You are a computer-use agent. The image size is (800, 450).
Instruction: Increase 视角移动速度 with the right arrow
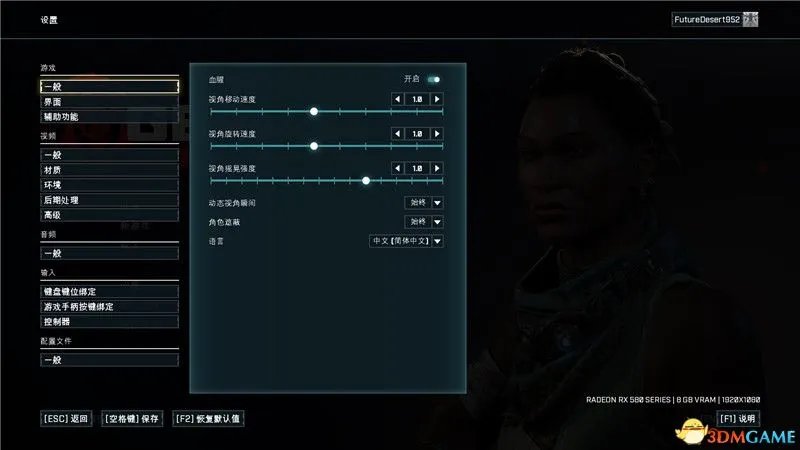click(x=437, y=99)
